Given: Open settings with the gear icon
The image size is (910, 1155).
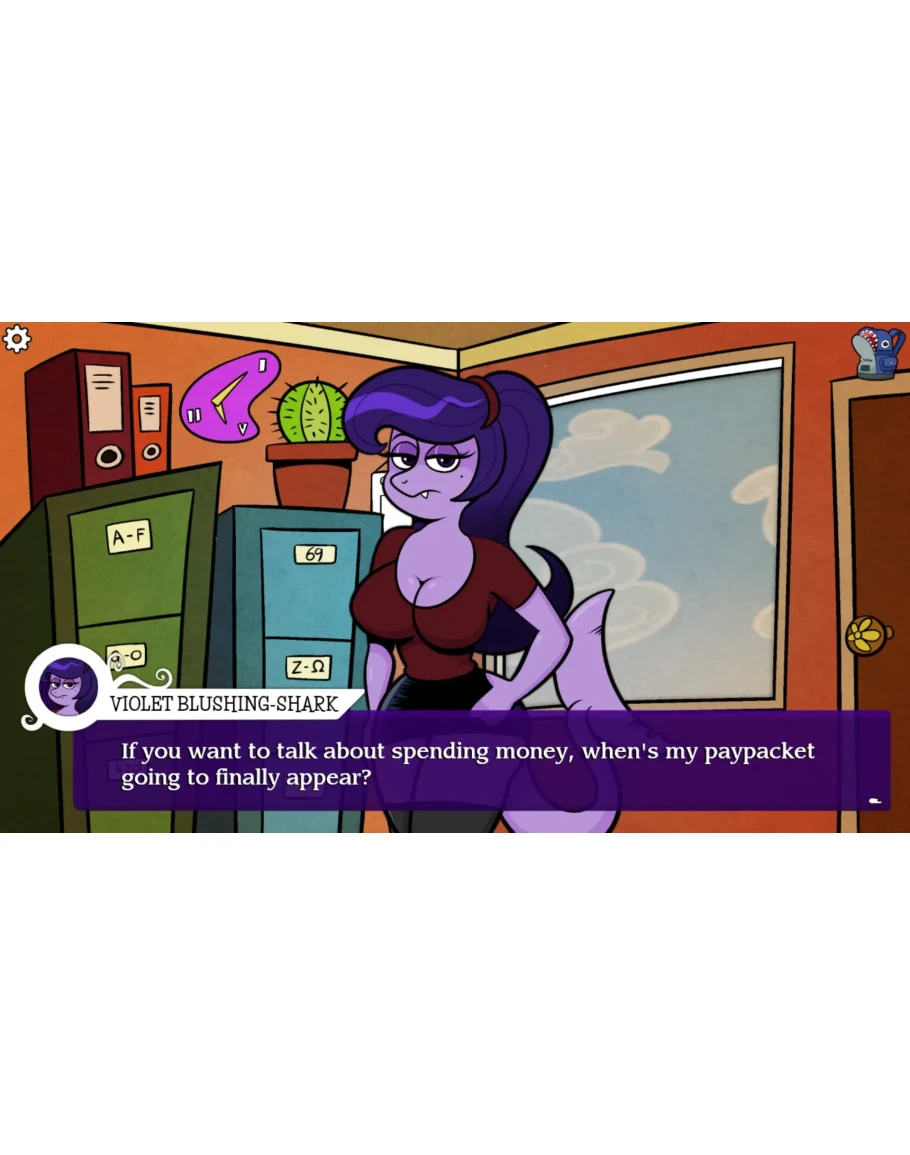Looking at the screenshot, I should click(17, 340).
